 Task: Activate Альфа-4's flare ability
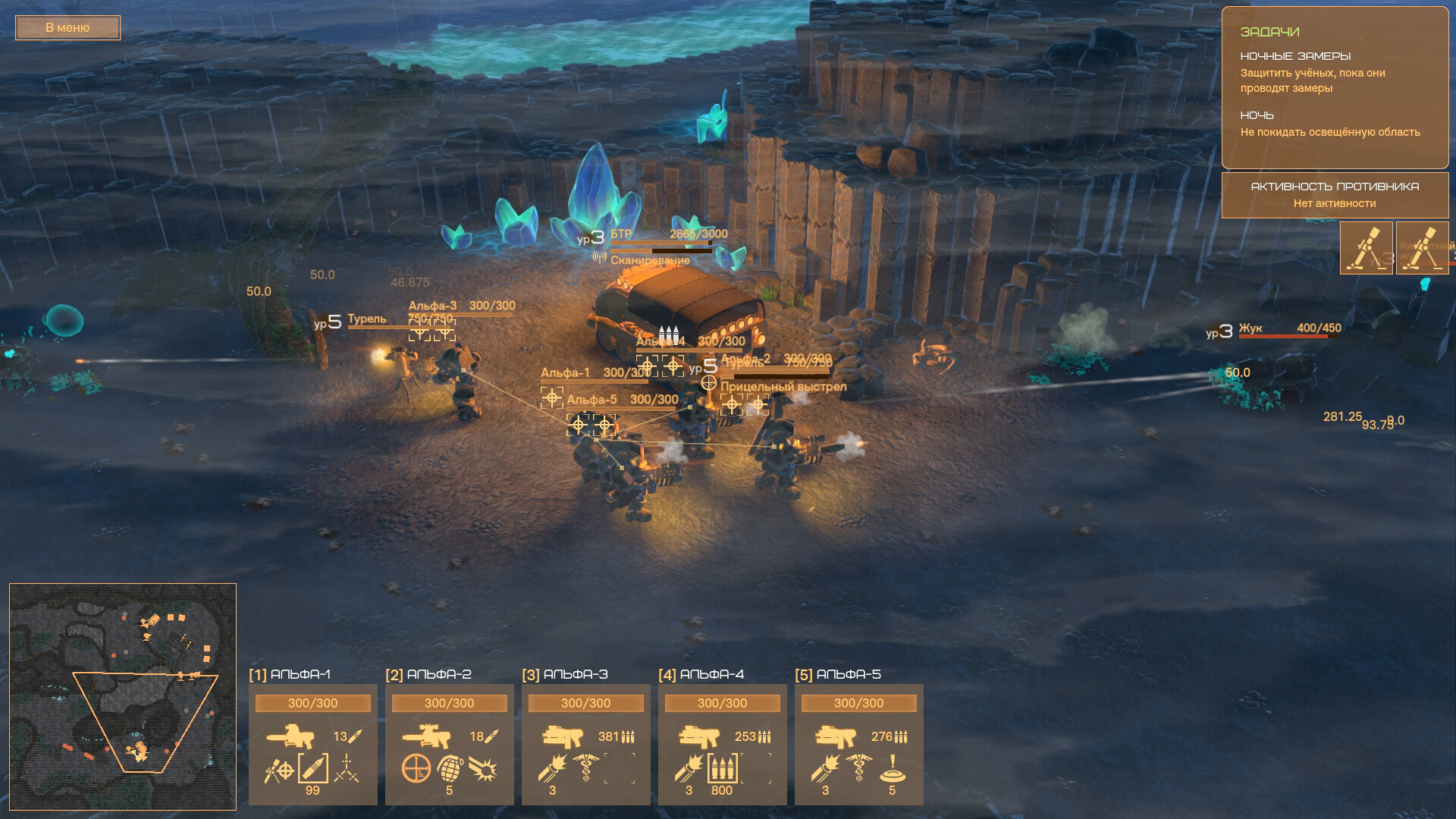pyautogui.click(x=689, y=769)
